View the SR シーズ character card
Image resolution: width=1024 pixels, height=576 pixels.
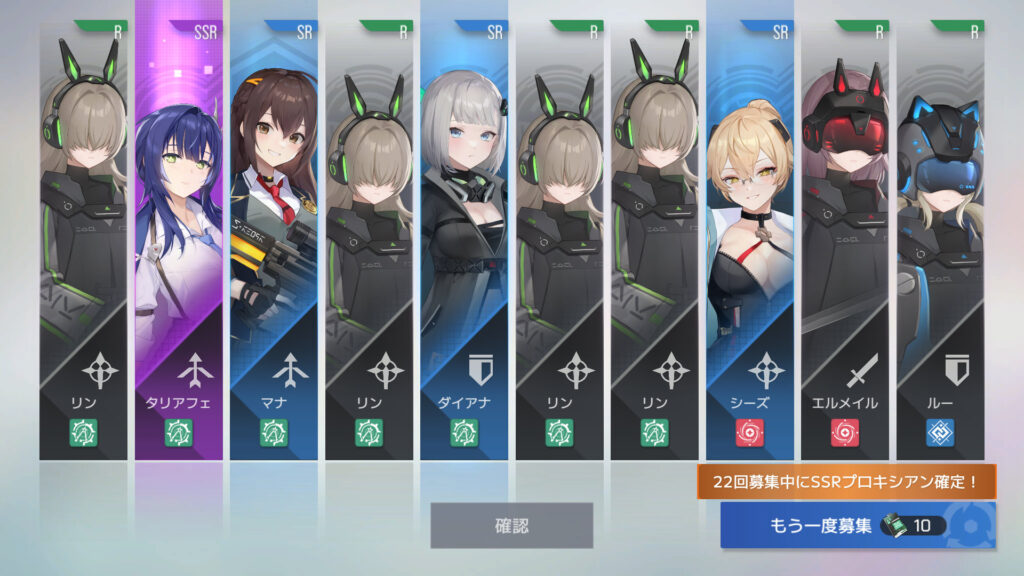(750, 240)
